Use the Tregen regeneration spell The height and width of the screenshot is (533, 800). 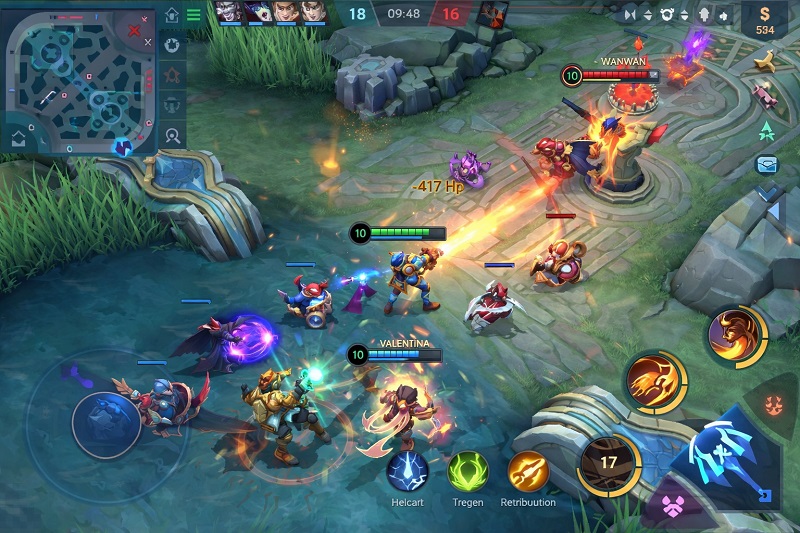(x=467, y=471)
